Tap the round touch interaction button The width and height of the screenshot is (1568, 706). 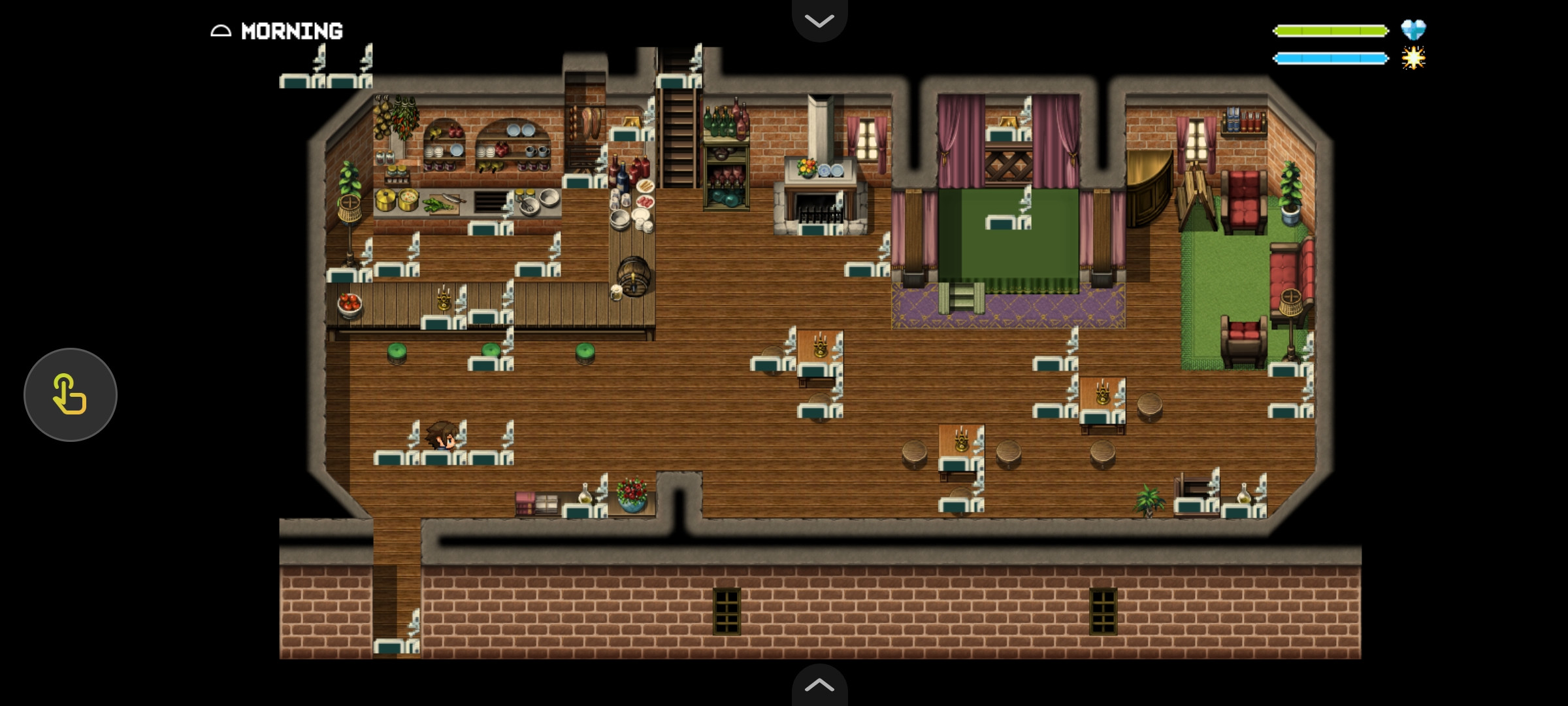tap(71, 394)
